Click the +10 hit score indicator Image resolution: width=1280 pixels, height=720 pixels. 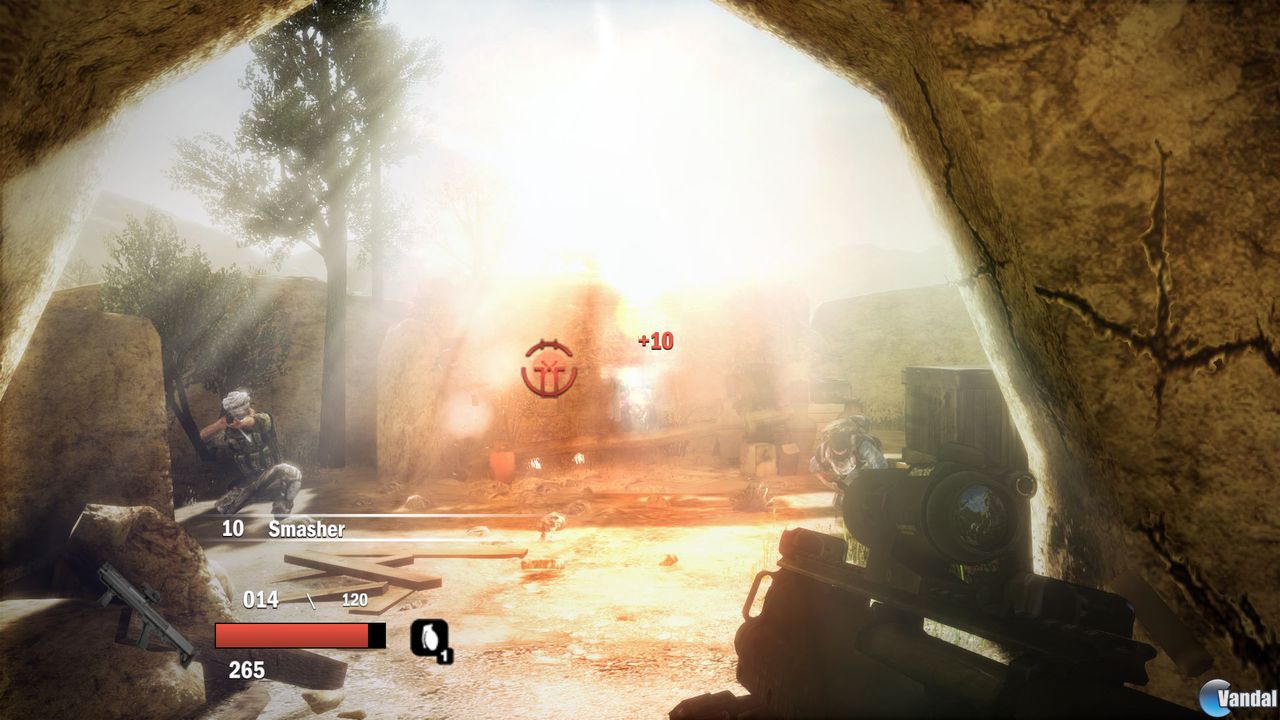658,340
